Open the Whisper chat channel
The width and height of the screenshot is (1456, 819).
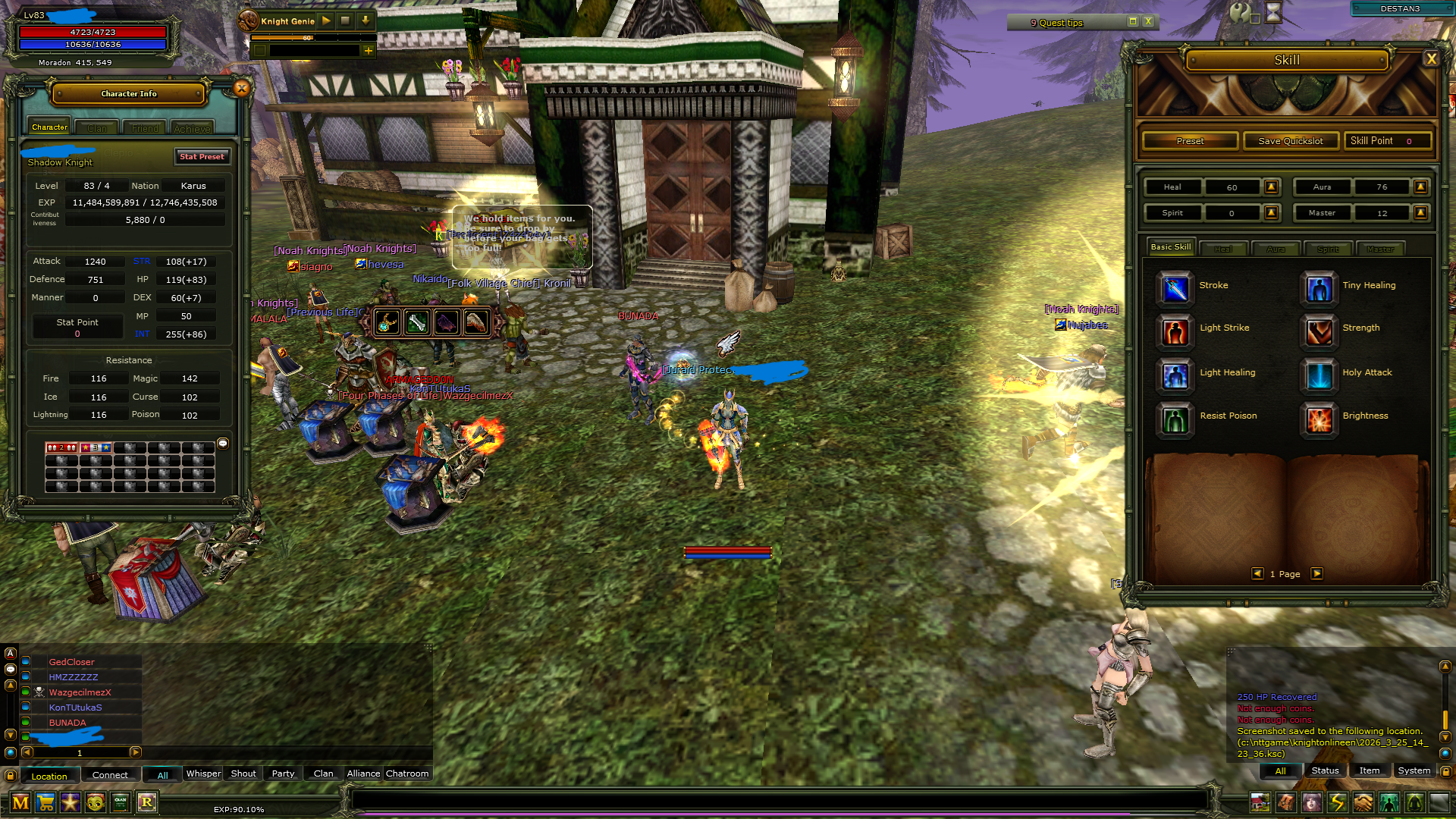tap(203, 773)
